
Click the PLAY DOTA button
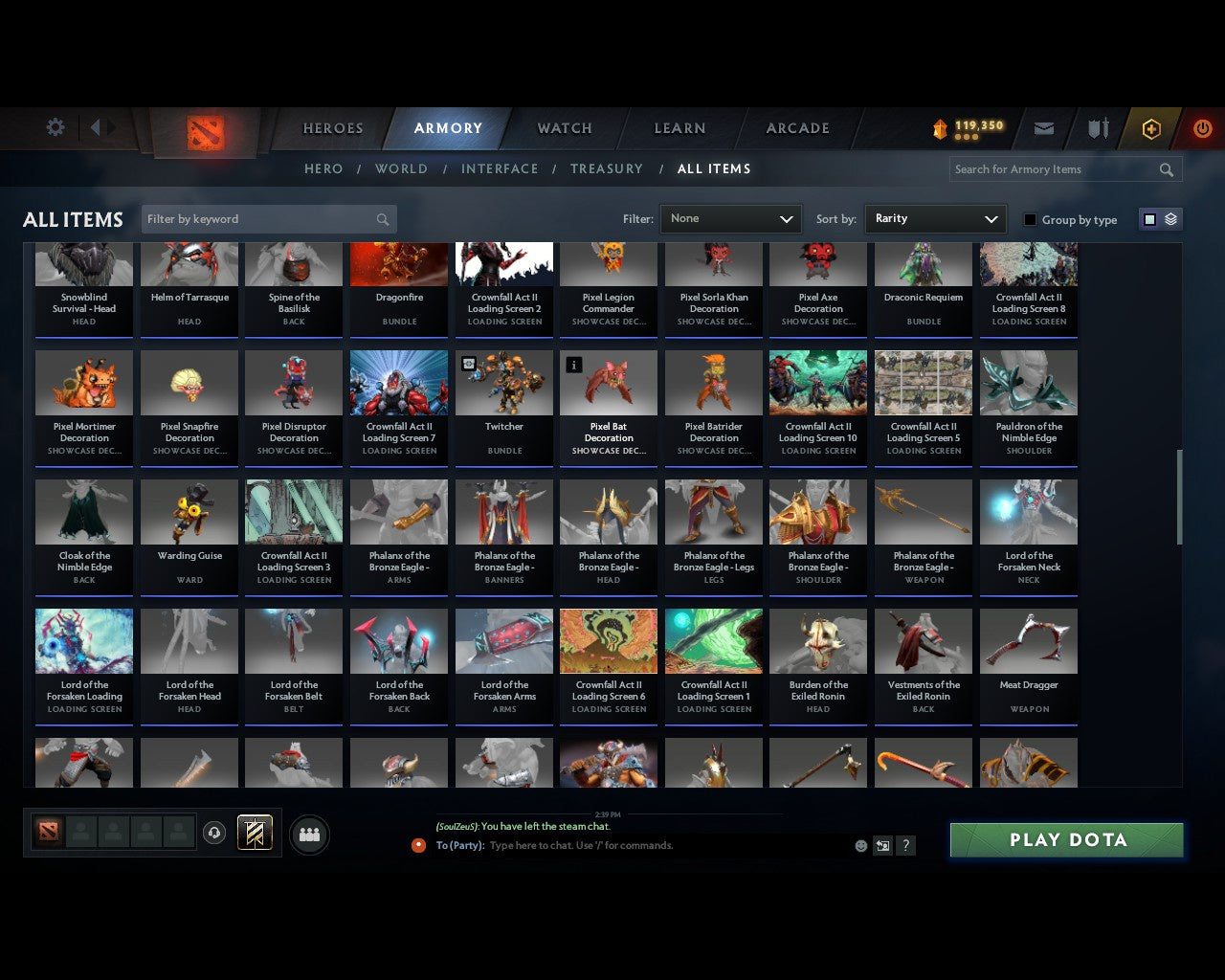coord(1066,839)
